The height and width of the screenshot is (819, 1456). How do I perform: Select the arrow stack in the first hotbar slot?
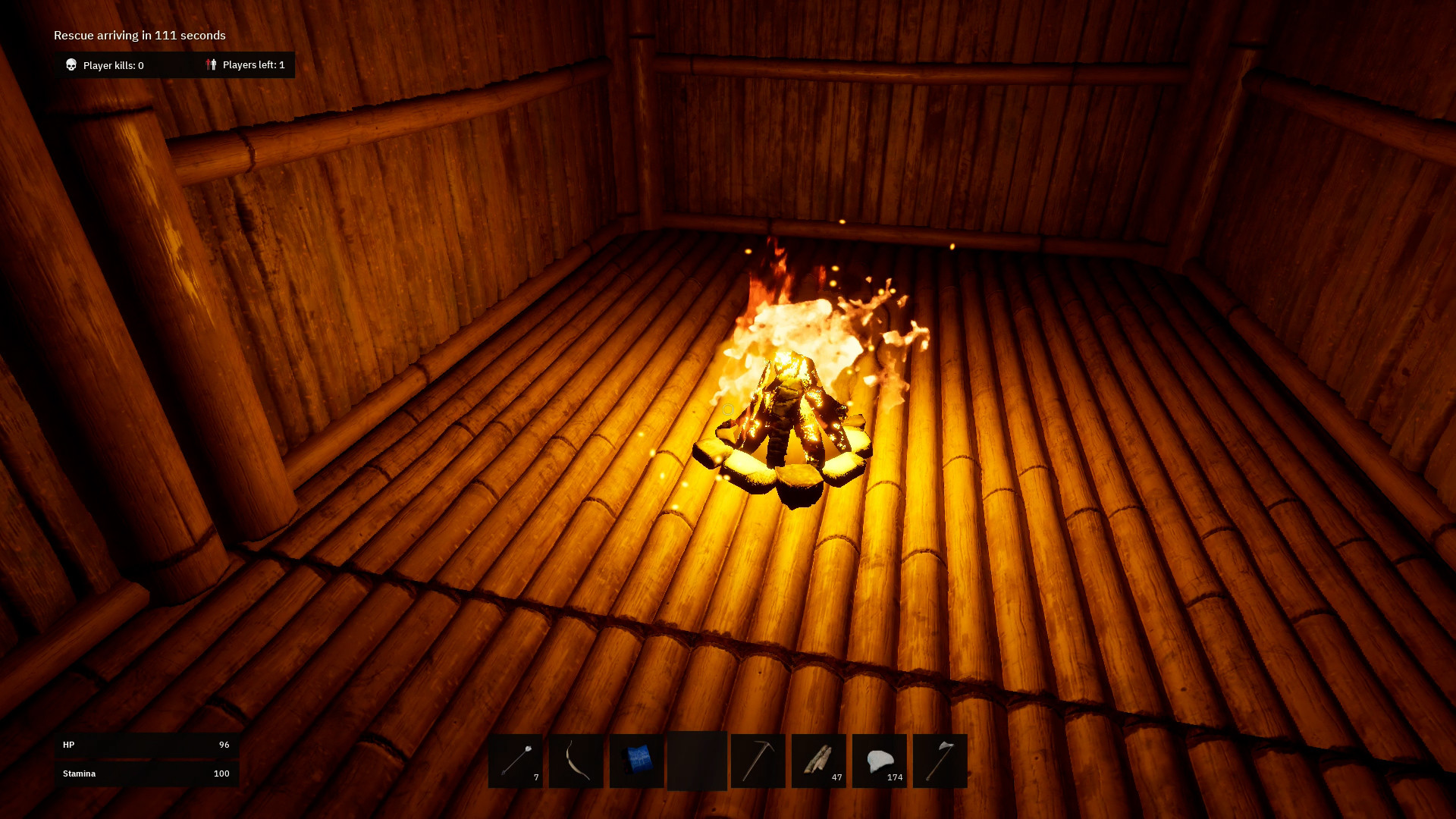pos(516,761)
